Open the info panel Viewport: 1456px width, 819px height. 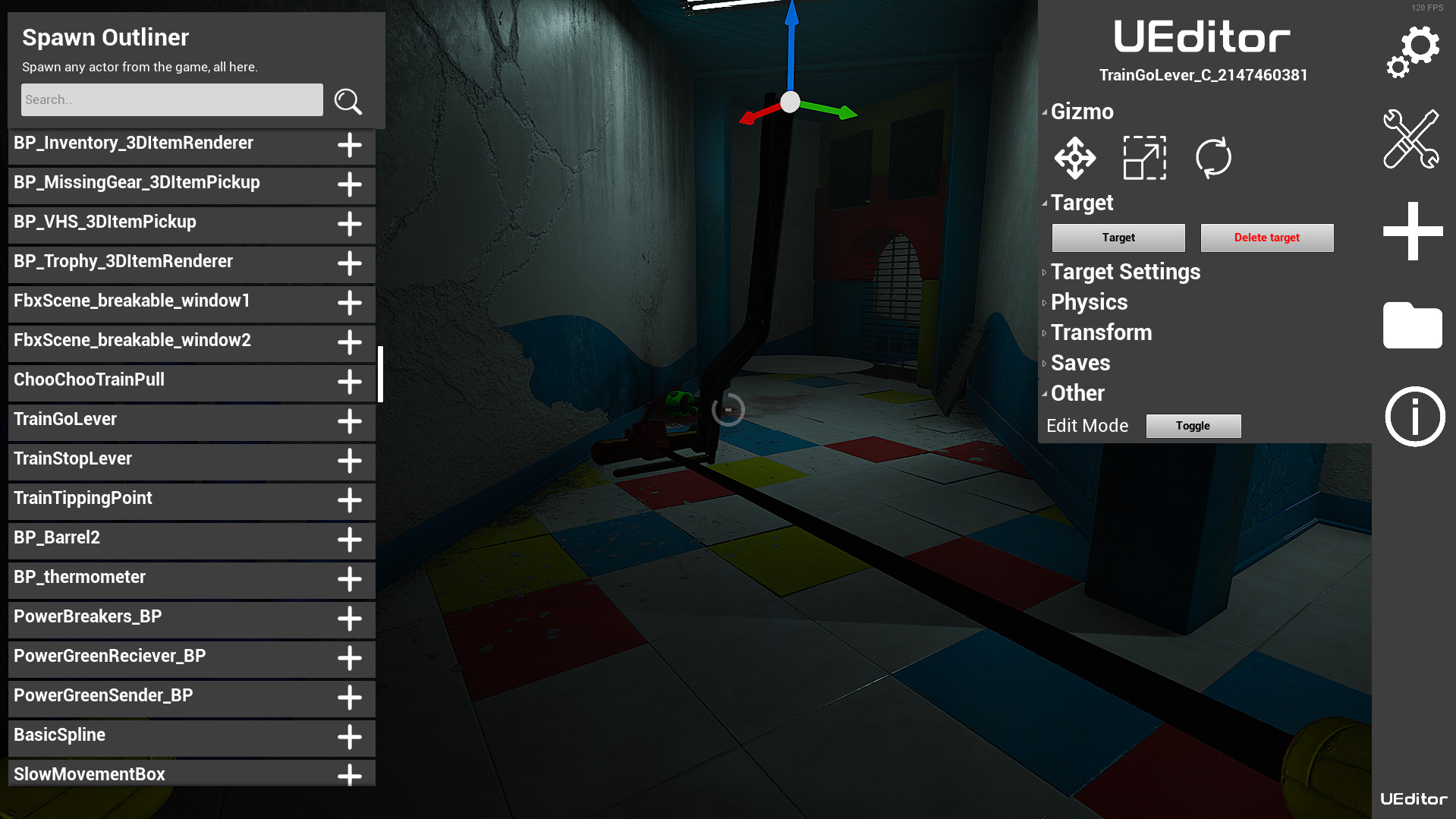coord(1414,416)
